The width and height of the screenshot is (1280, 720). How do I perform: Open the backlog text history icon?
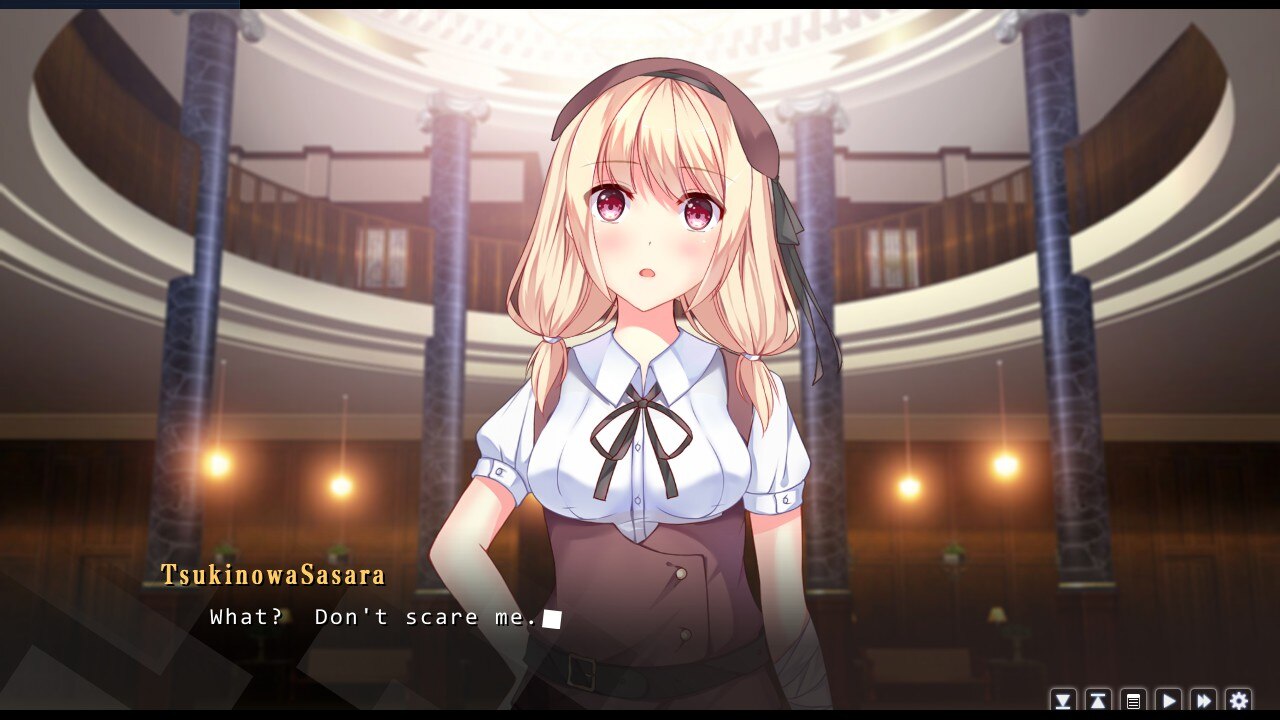pos(1133,701)
